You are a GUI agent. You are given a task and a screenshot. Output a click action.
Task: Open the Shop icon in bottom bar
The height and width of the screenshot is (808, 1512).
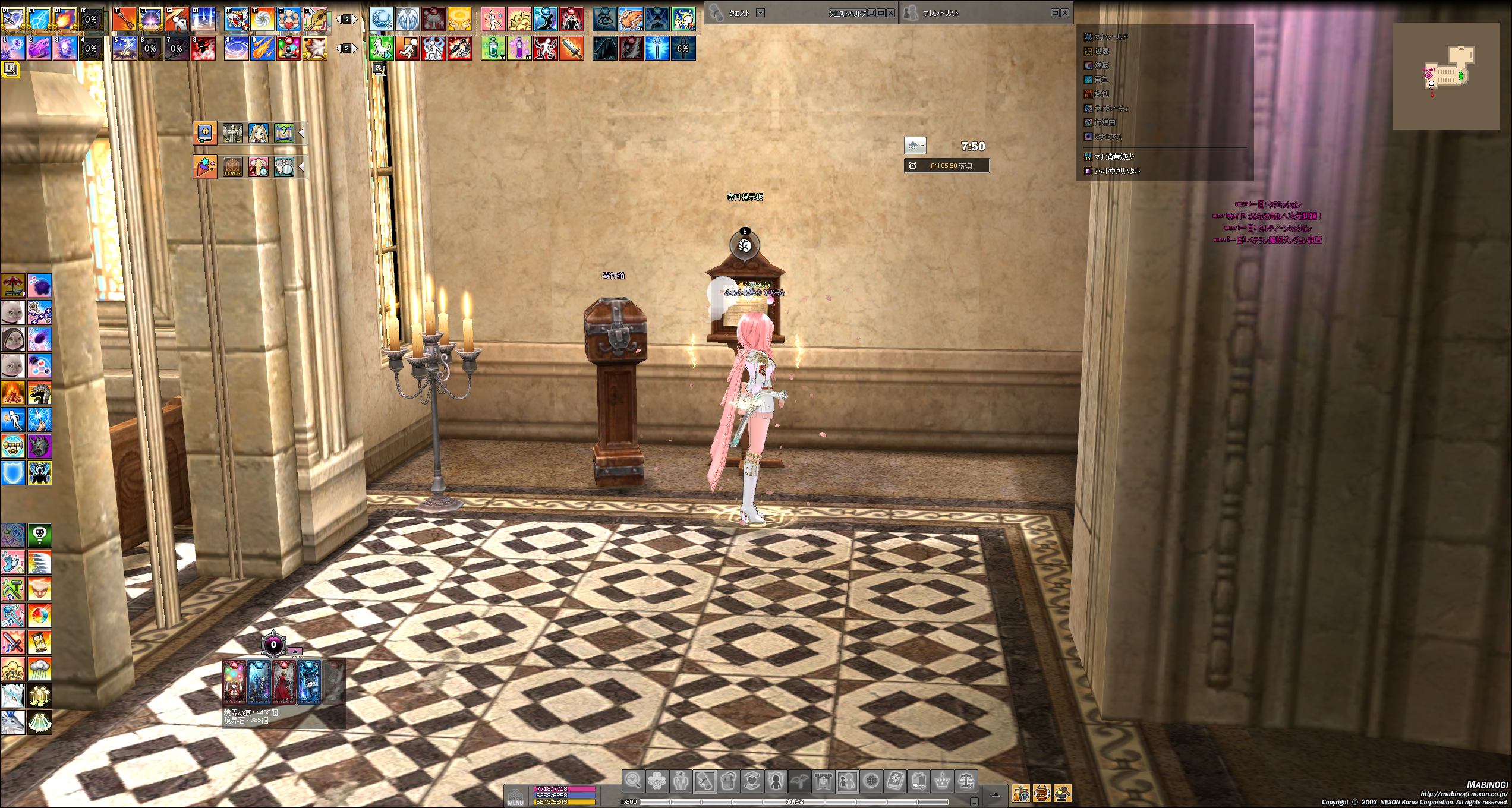click(918, 781)
